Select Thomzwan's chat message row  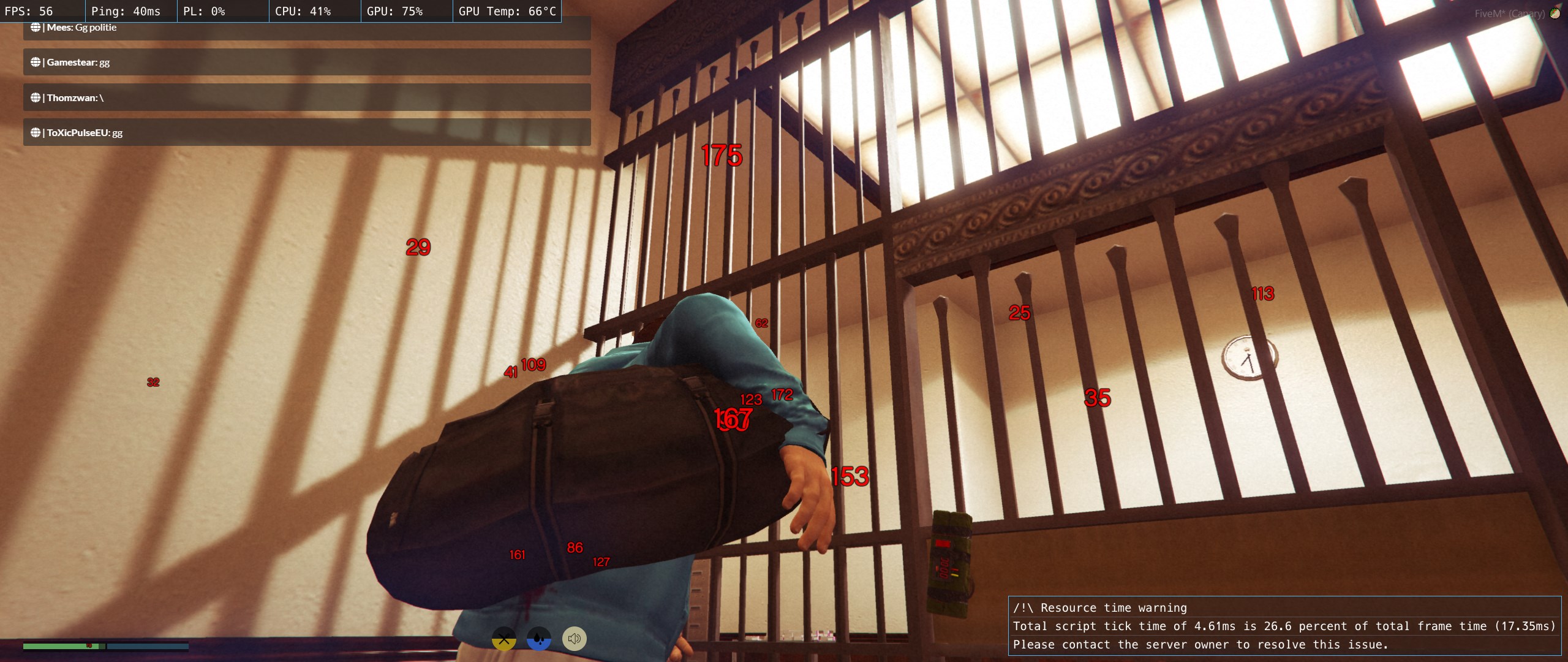tap(306, 97)
